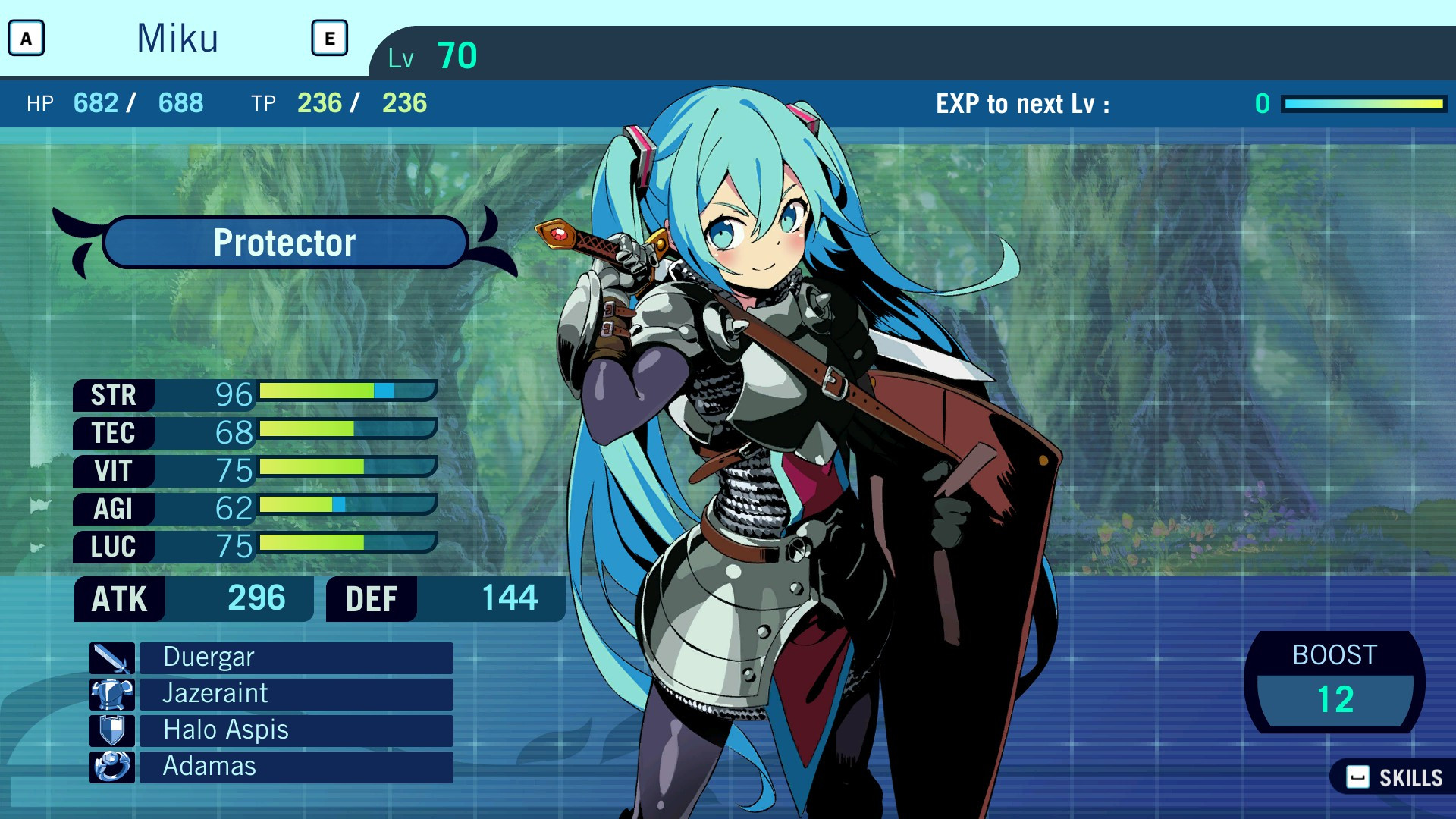Select the BOOST panel showing 12
This screenshot has height=819, width=1456.
point(1335,681)
